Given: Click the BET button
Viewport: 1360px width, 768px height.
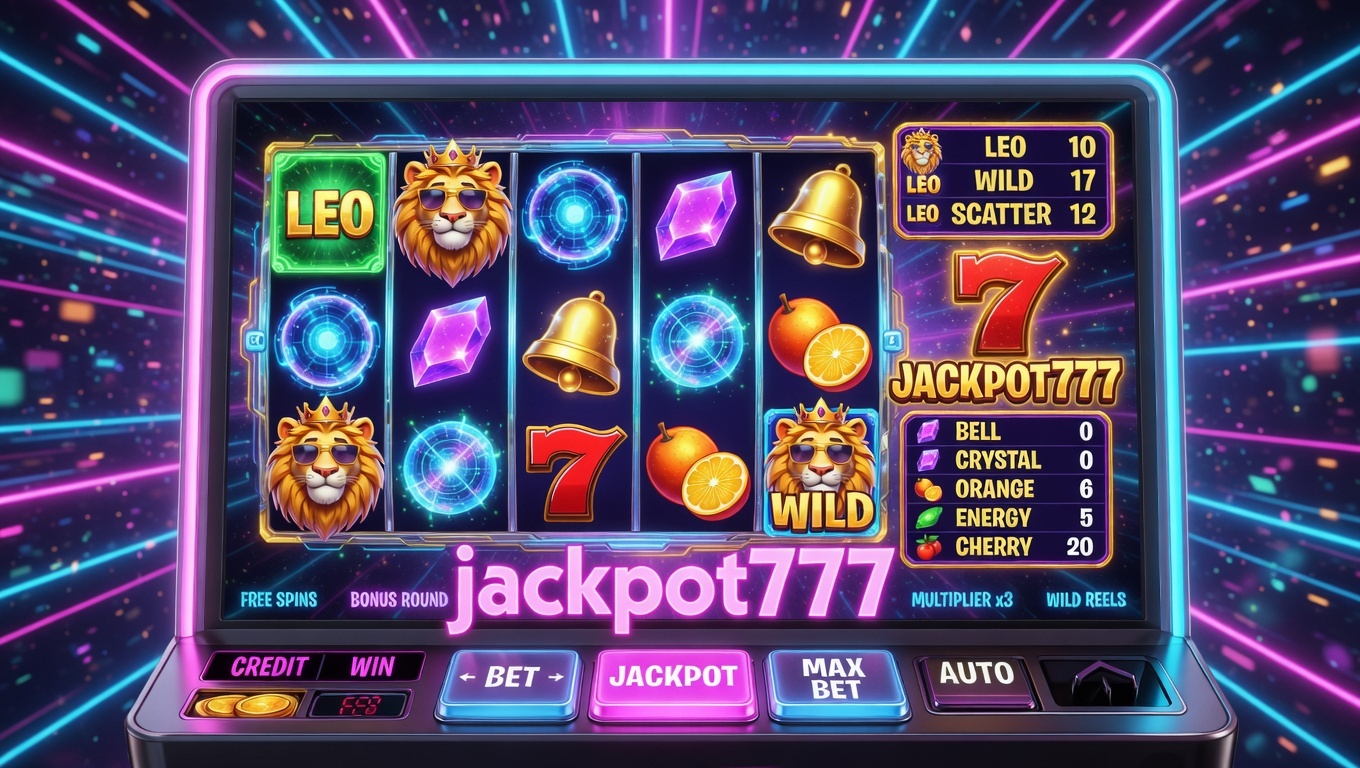Looking at the screenshot, I should click(508, 679).
